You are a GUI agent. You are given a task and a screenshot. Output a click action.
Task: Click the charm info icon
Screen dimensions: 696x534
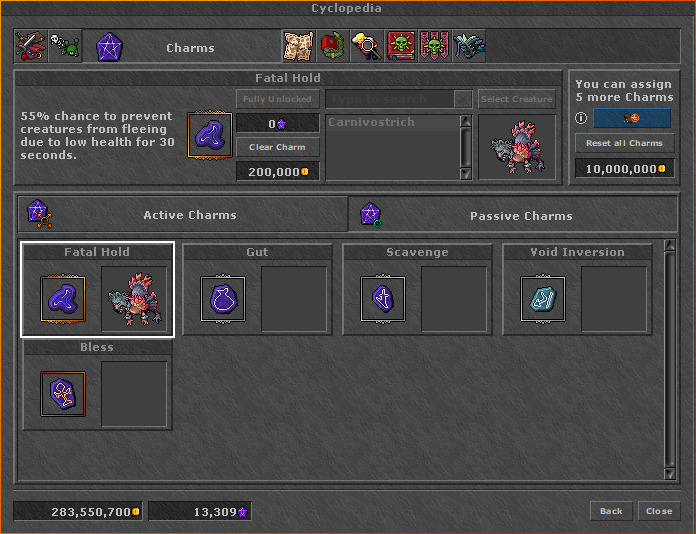click(x=581, y=118)
